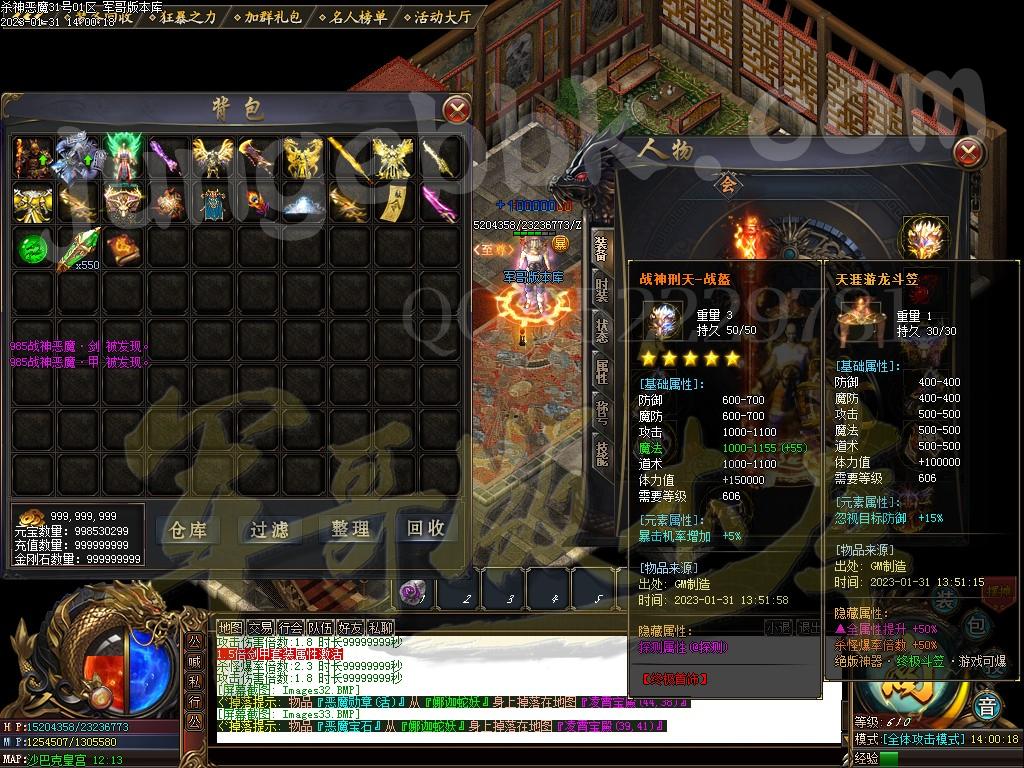Select the 行会 guild chat tab

[x=290, y=628]
